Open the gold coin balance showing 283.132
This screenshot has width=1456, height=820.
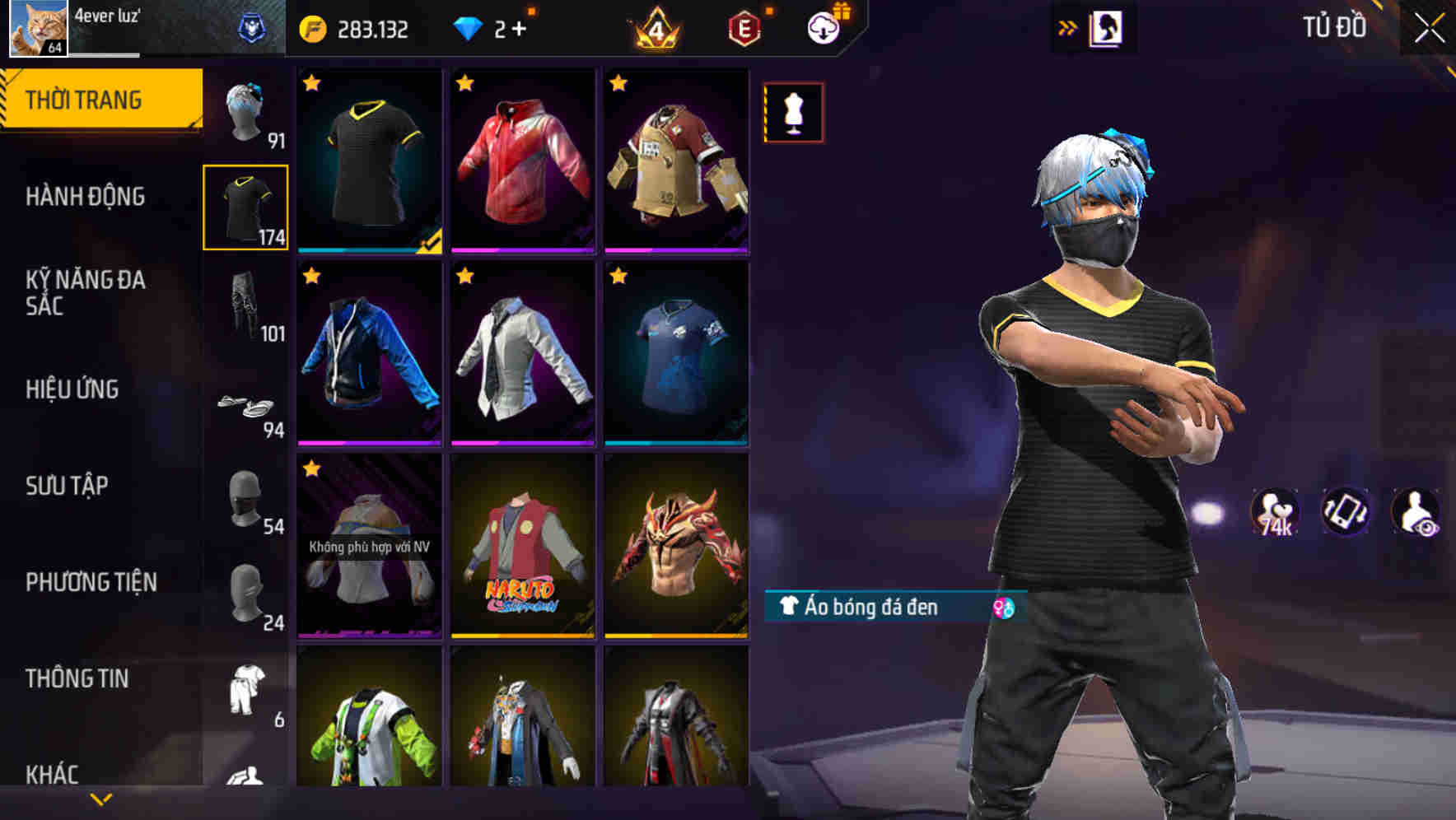tap(354, 26)
